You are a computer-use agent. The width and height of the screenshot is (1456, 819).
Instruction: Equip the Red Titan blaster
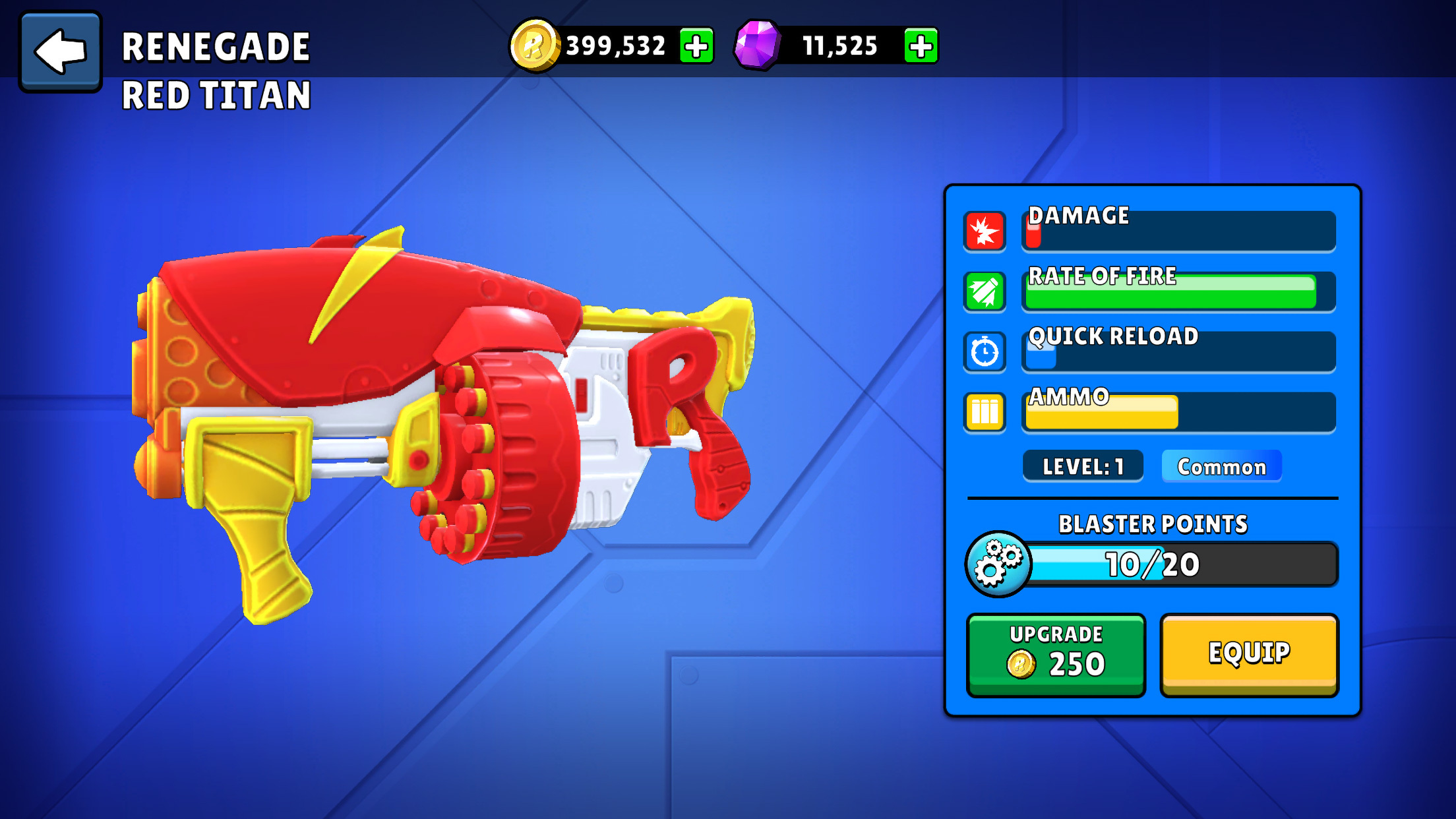pos(1249,654)
